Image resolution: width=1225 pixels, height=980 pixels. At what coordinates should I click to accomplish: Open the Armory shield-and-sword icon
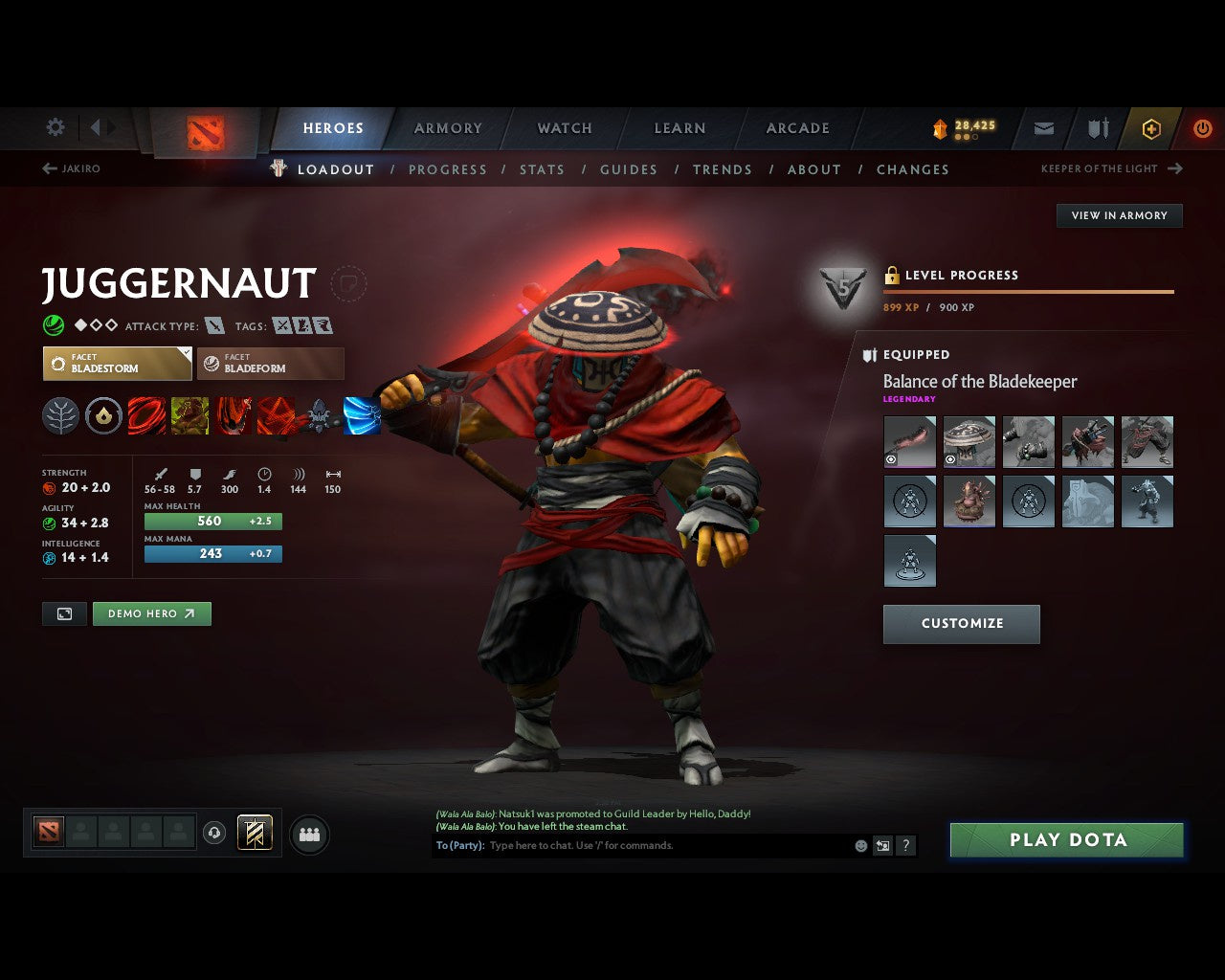(x=1097, y=127)
